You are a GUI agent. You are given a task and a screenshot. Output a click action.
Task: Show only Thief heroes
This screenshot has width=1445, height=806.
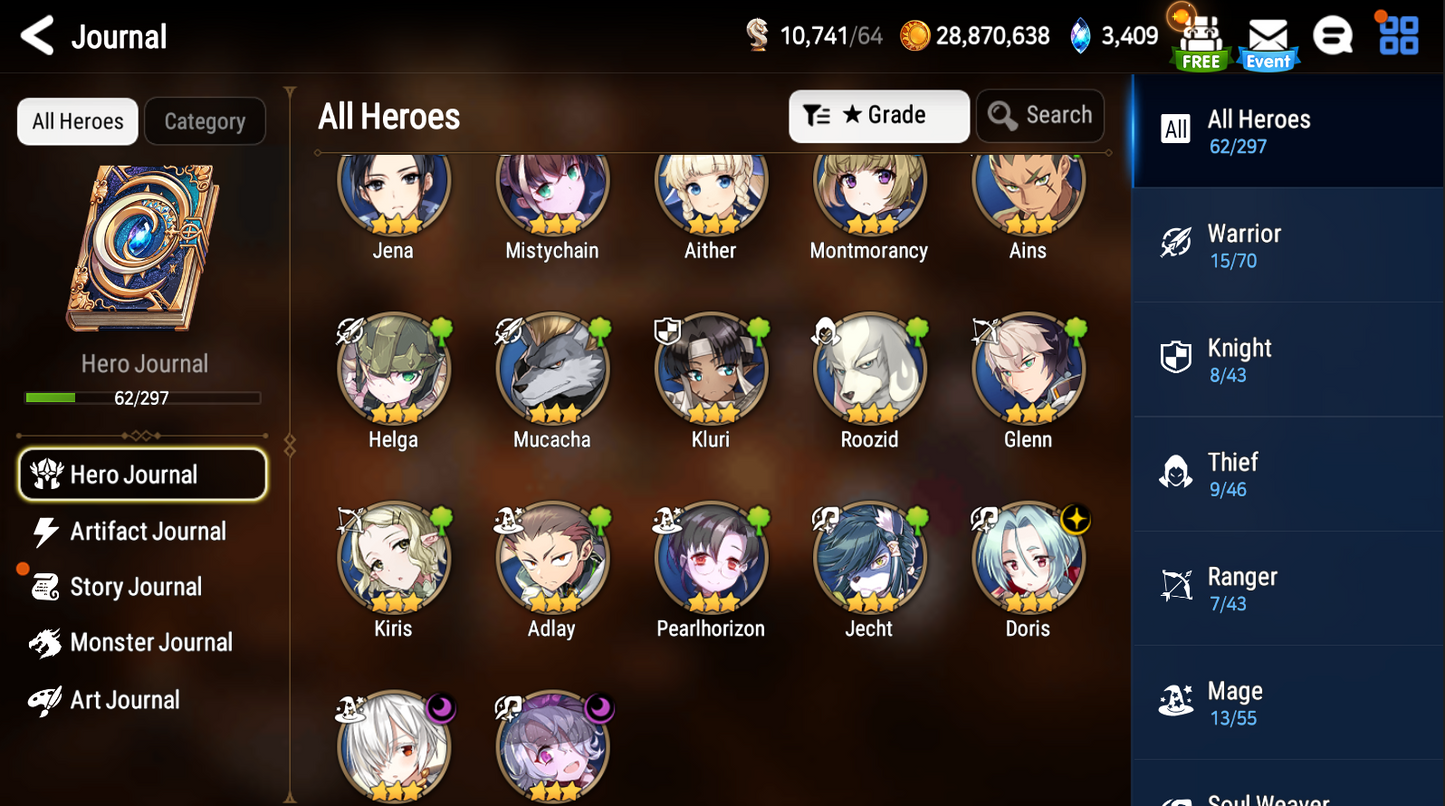point(1286,474)
